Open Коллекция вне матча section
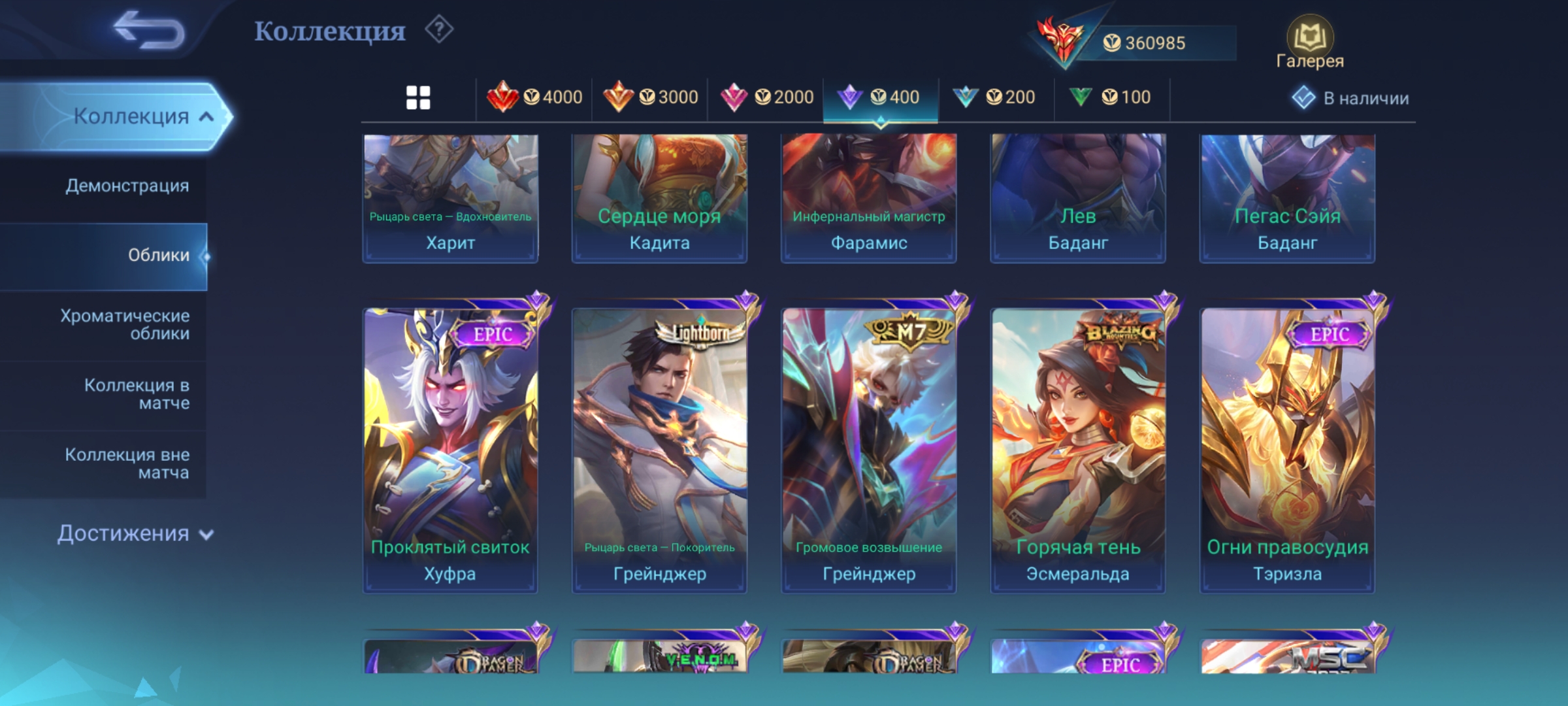 (127, 463)
